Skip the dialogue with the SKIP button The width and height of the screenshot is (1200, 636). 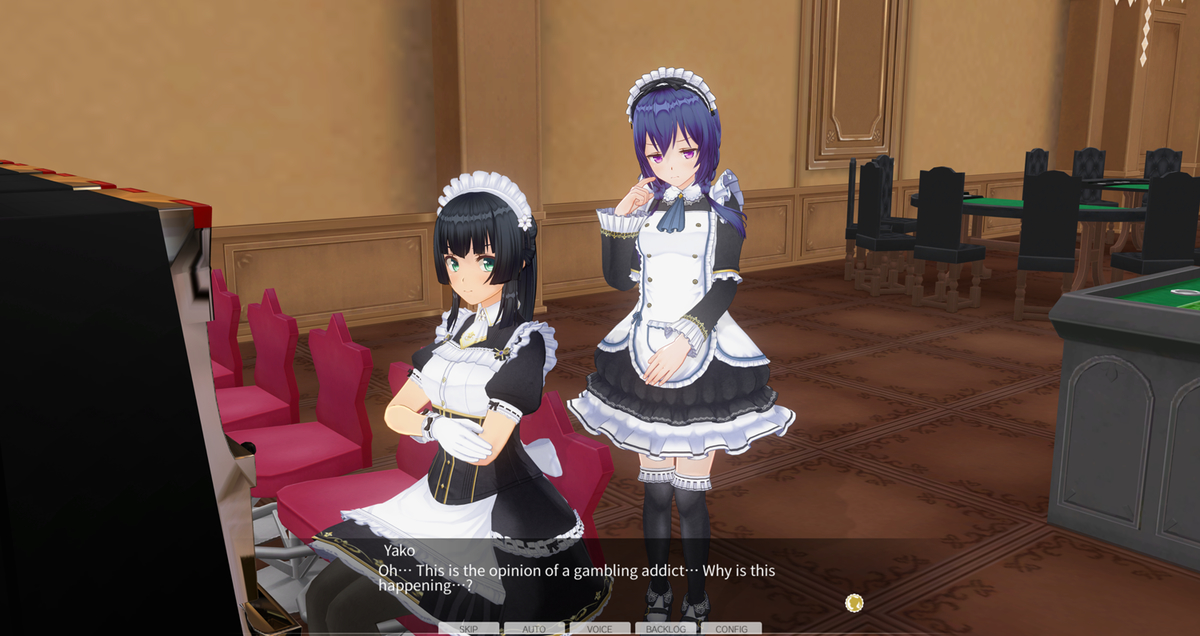pos(468,629)
